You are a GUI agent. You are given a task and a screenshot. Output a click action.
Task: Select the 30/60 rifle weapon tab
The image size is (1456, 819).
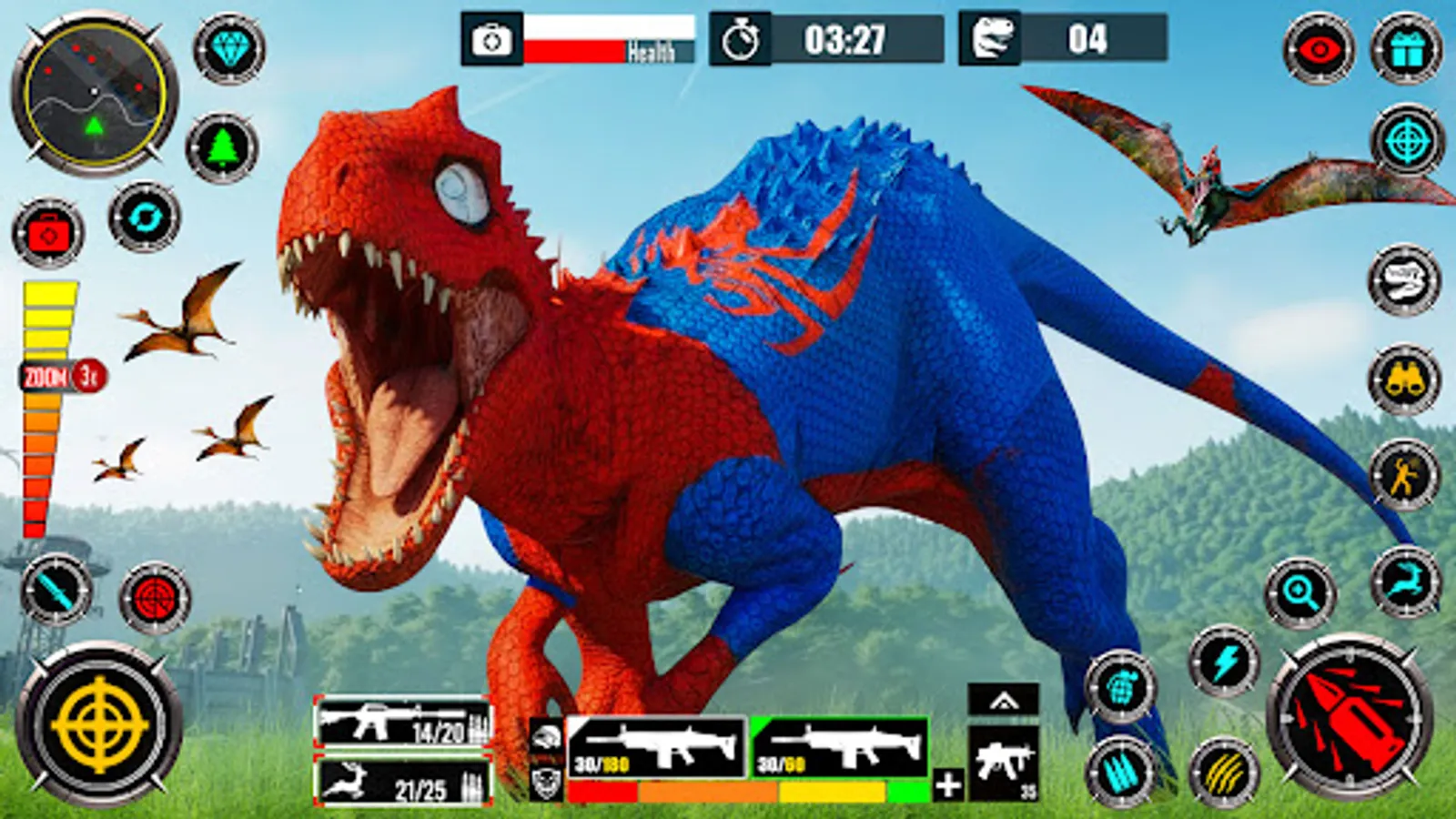[838, 748]
